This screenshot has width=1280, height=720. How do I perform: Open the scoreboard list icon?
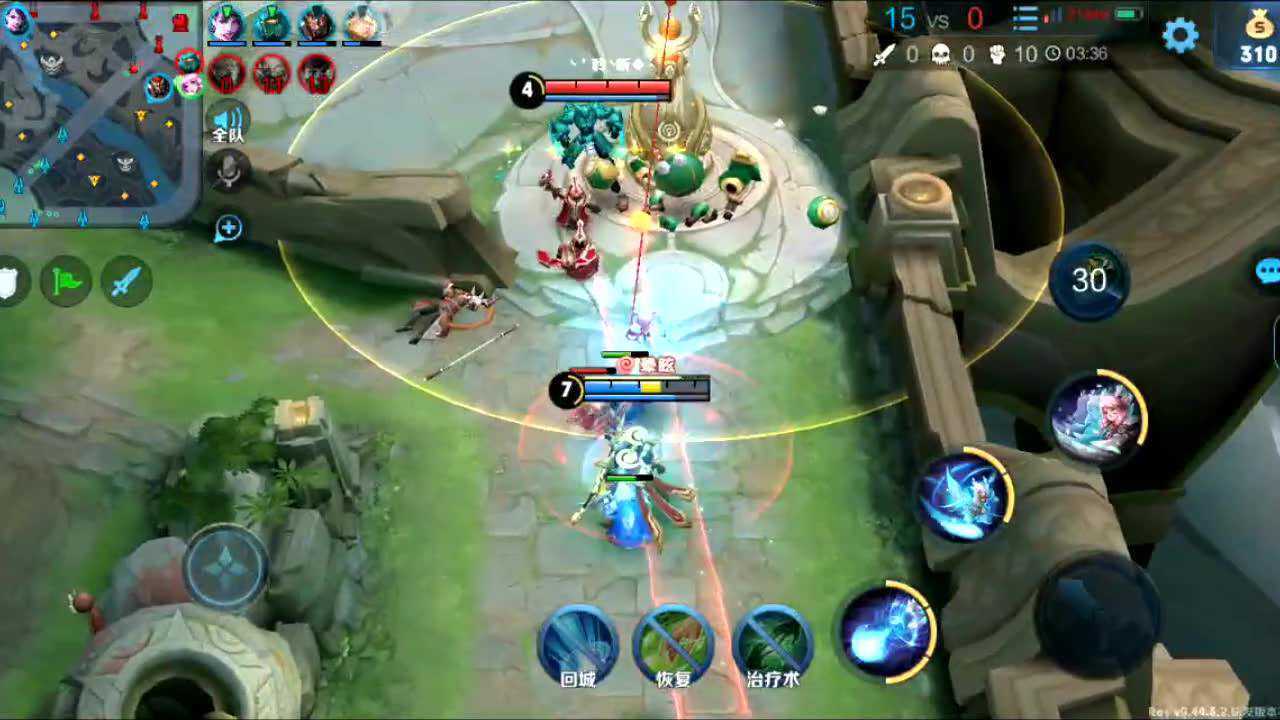coord(1025,18)
